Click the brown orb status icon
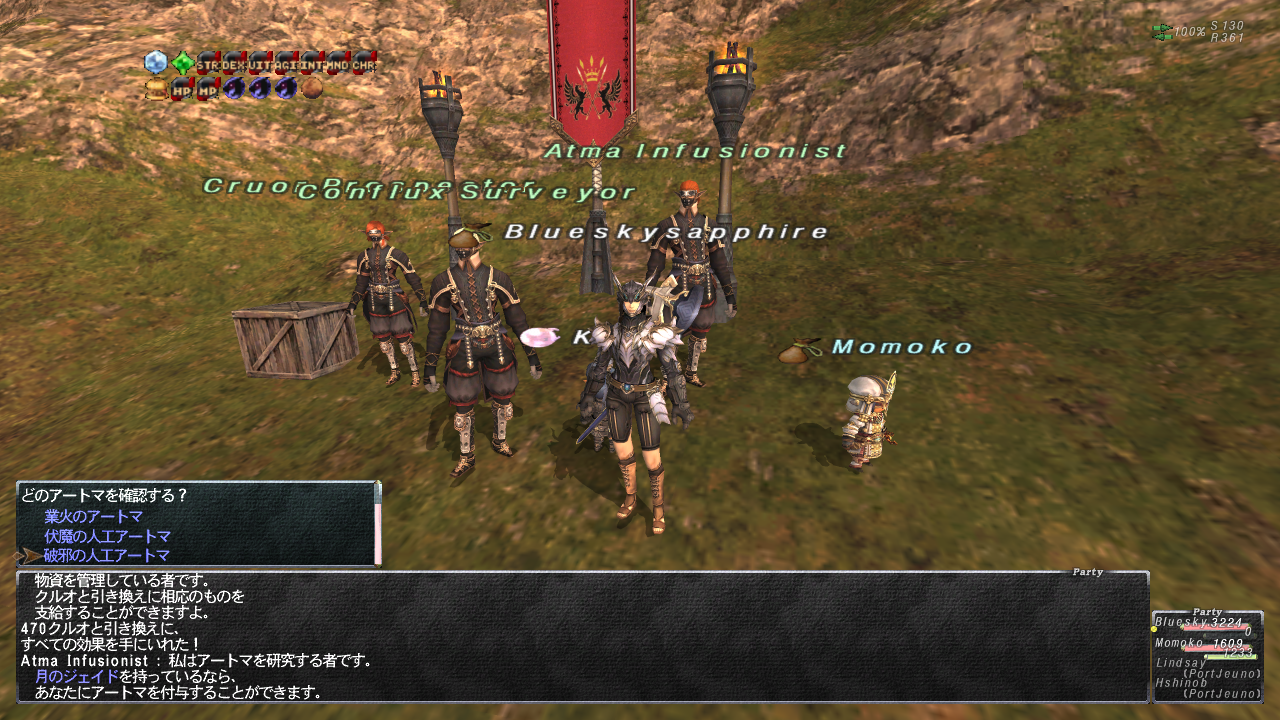The image size is (1280, 720). point(312,89)
